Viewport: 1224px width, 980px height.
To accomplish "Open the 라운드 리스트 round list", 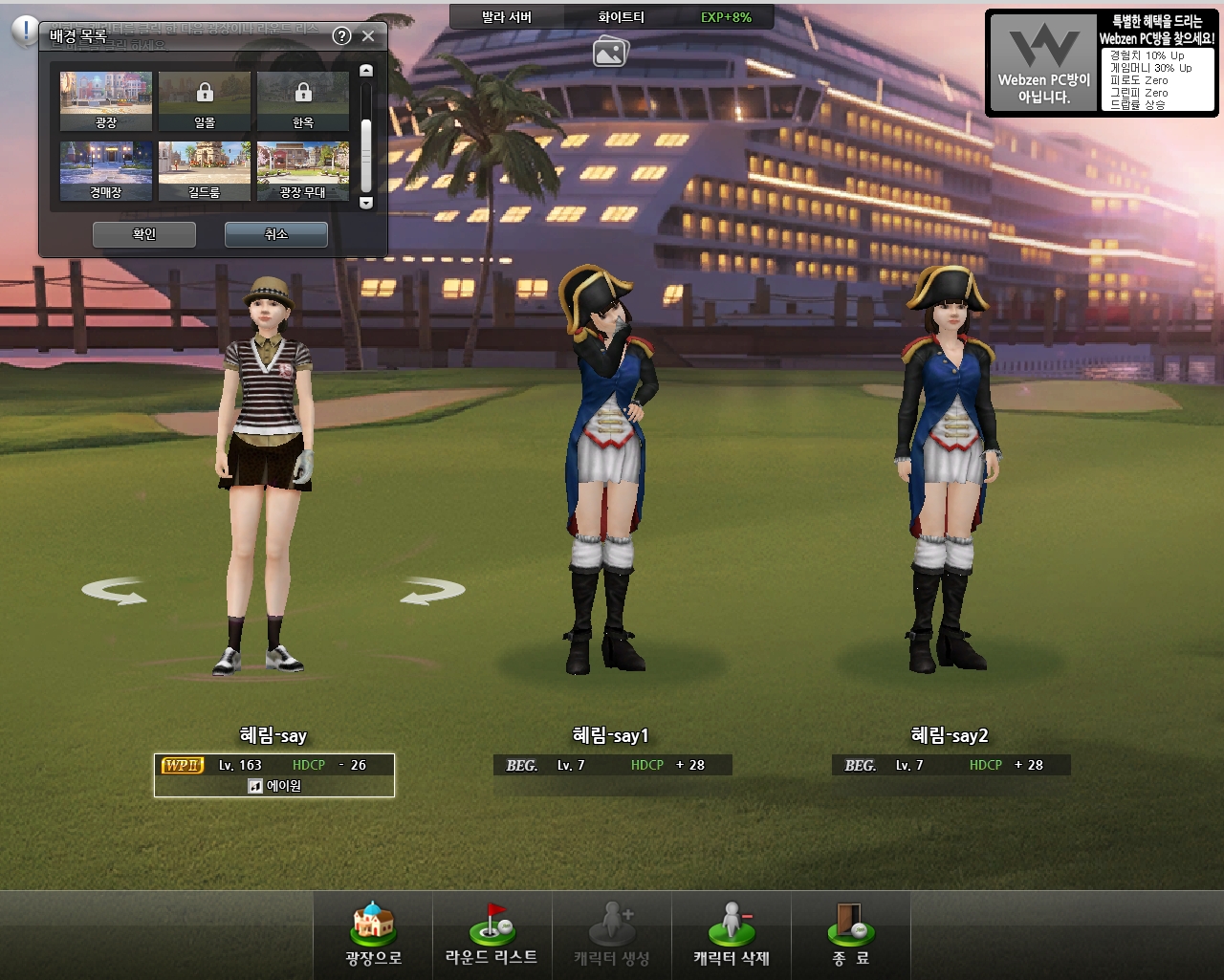I will point(492,935).
